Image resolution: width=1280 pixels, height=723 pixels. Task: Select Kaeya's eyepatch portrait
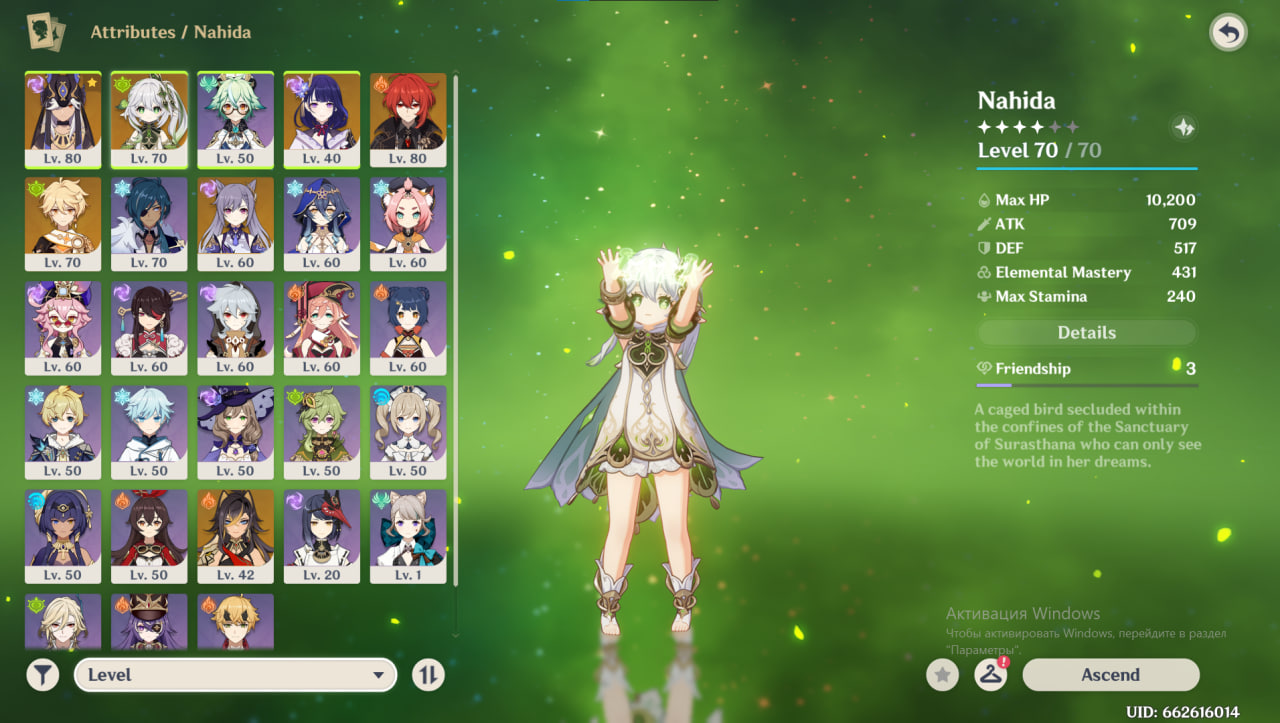coord(149,224)
